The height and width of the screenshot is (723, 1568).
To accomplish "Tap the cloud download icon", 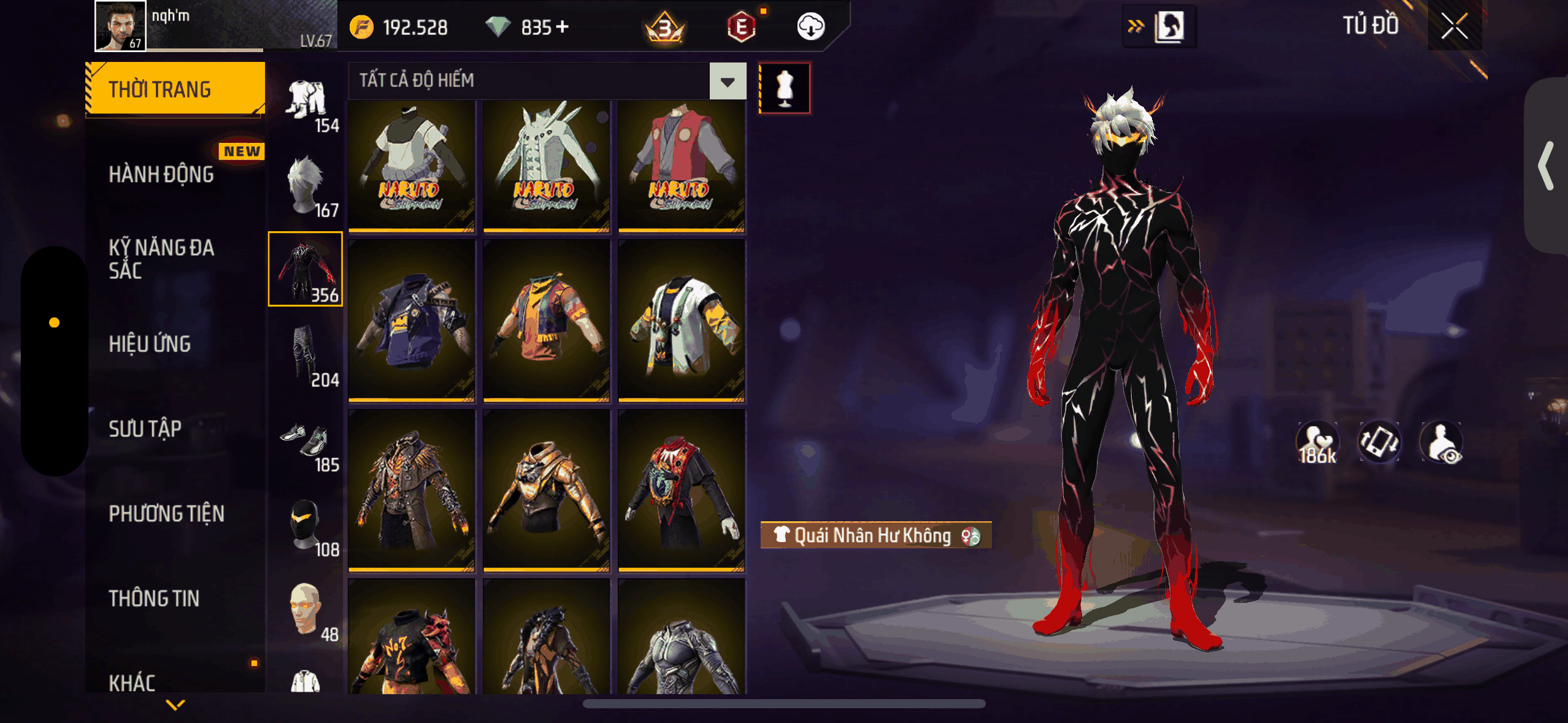I will click(810, 27).
